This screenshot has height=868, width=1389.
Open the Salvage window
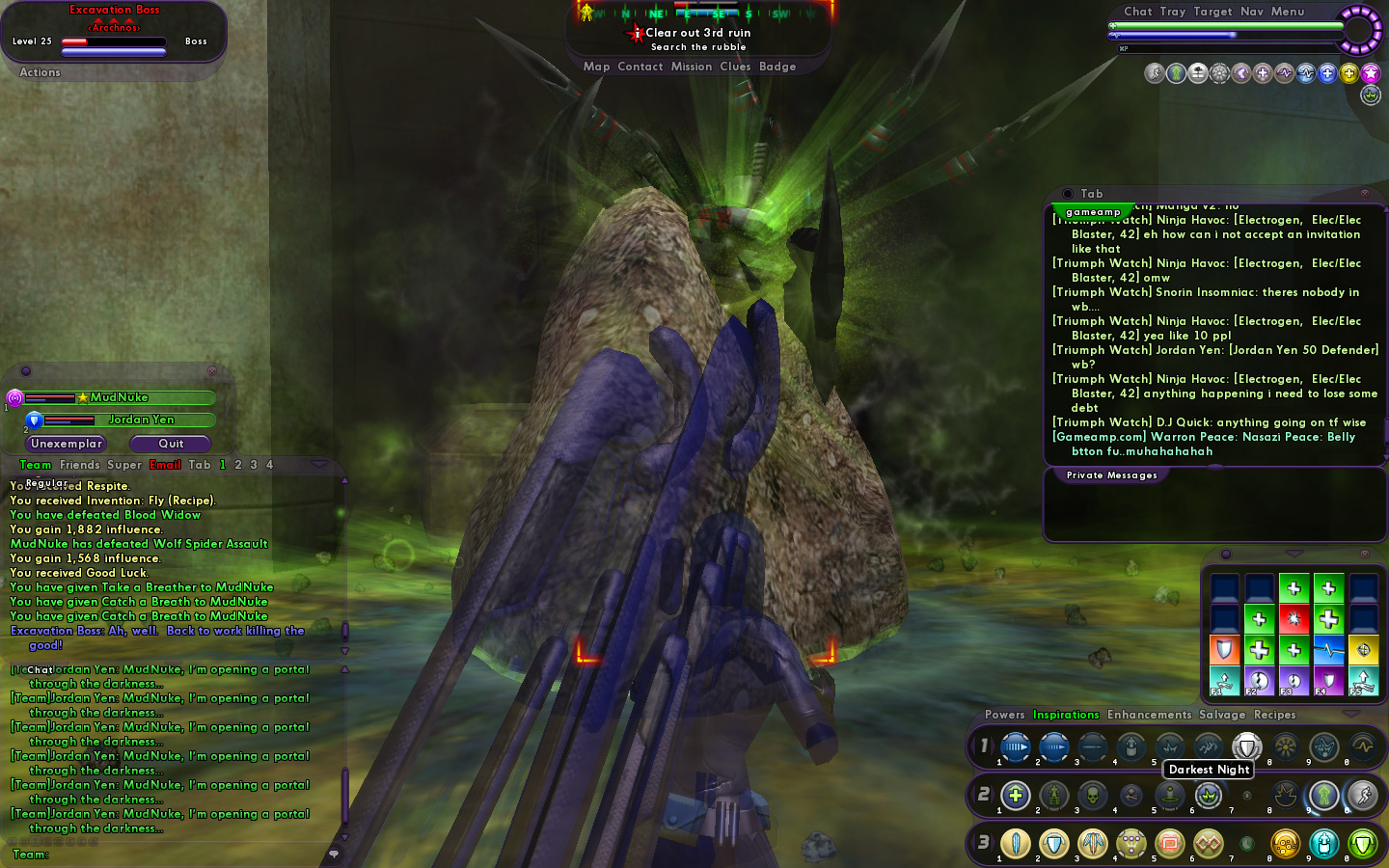(1222, 715)
